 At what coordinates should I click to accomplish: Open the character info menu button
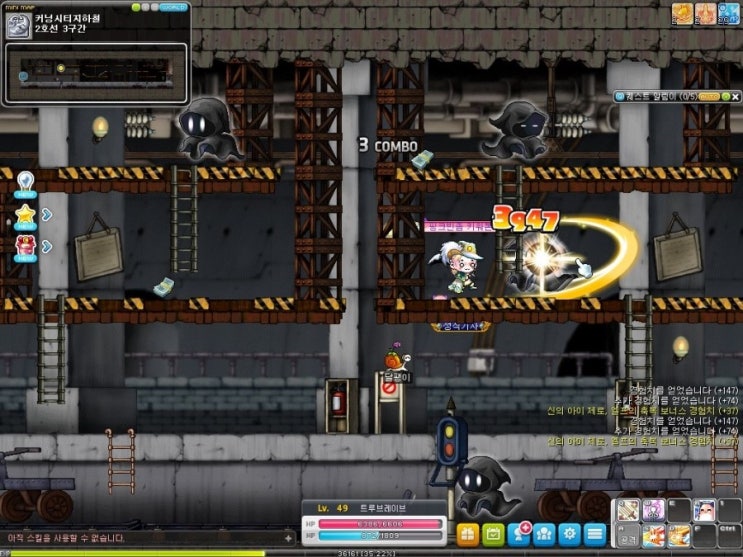pyautogui.click(x=519, y=534)
